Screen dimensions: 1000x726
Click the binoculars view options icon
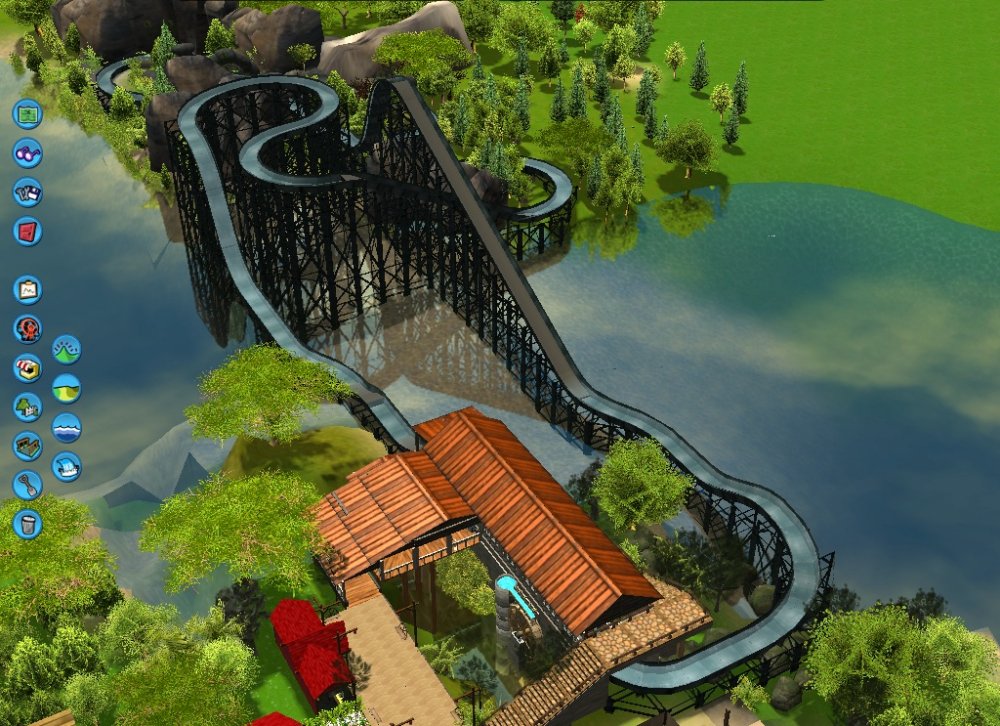pyautogui.click(x=27, y=153)
